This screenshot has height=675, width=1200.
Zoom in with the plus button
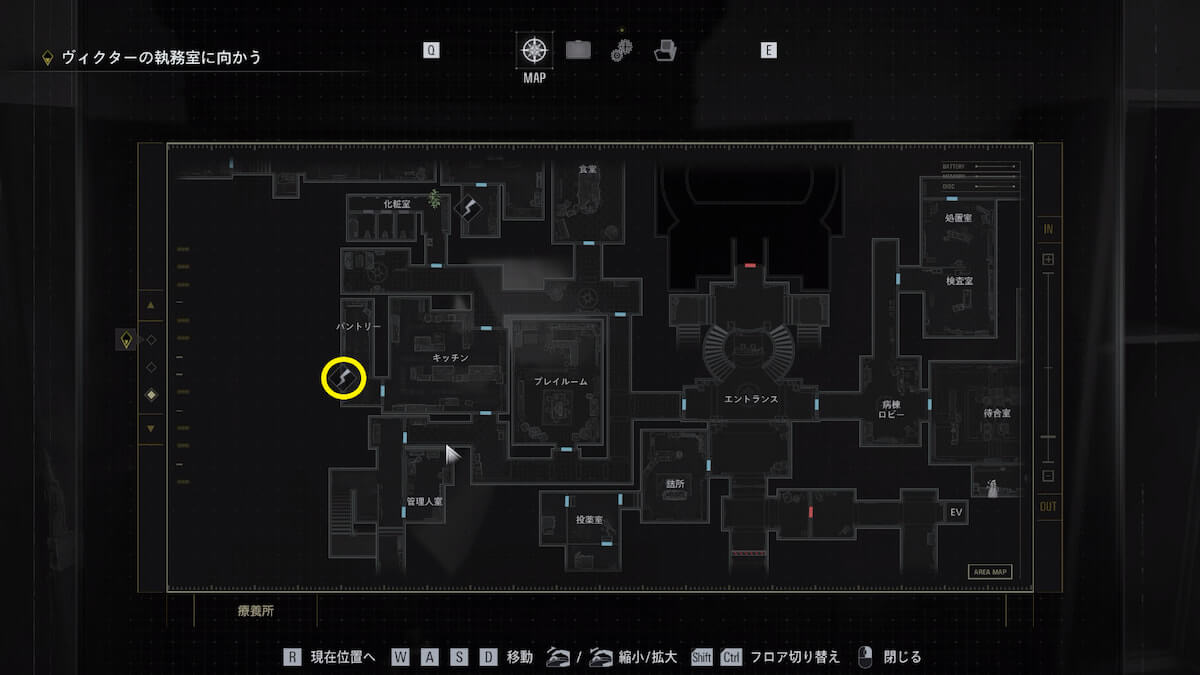coord(1048,260)
